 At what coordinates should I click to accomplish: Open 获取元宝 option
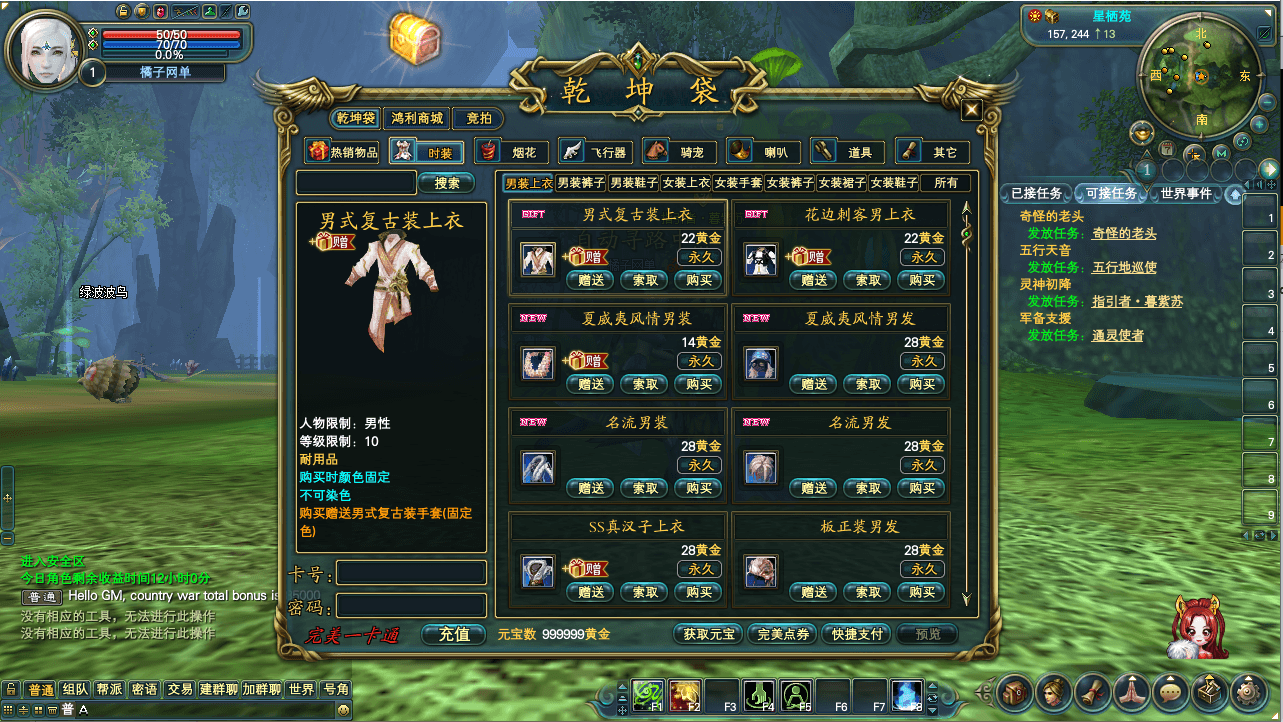708,634
